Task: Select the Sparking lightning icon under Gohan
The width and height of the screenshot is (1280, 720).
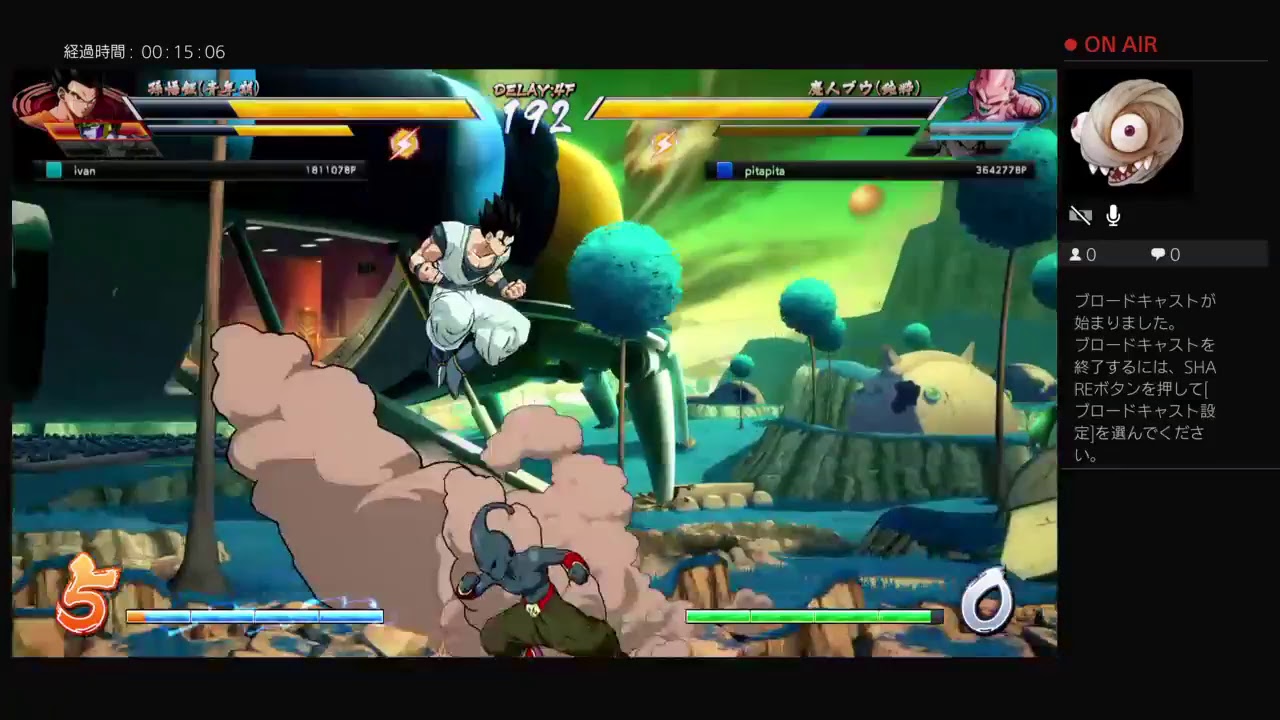Action: click(405, 143)
